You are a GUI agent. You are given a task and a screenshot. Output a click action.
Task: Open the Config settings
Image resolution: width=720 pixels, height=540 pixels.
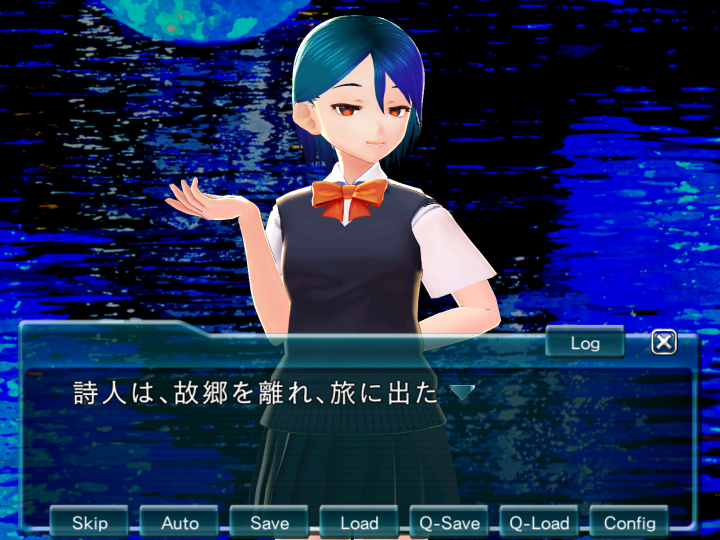point(629,522)
